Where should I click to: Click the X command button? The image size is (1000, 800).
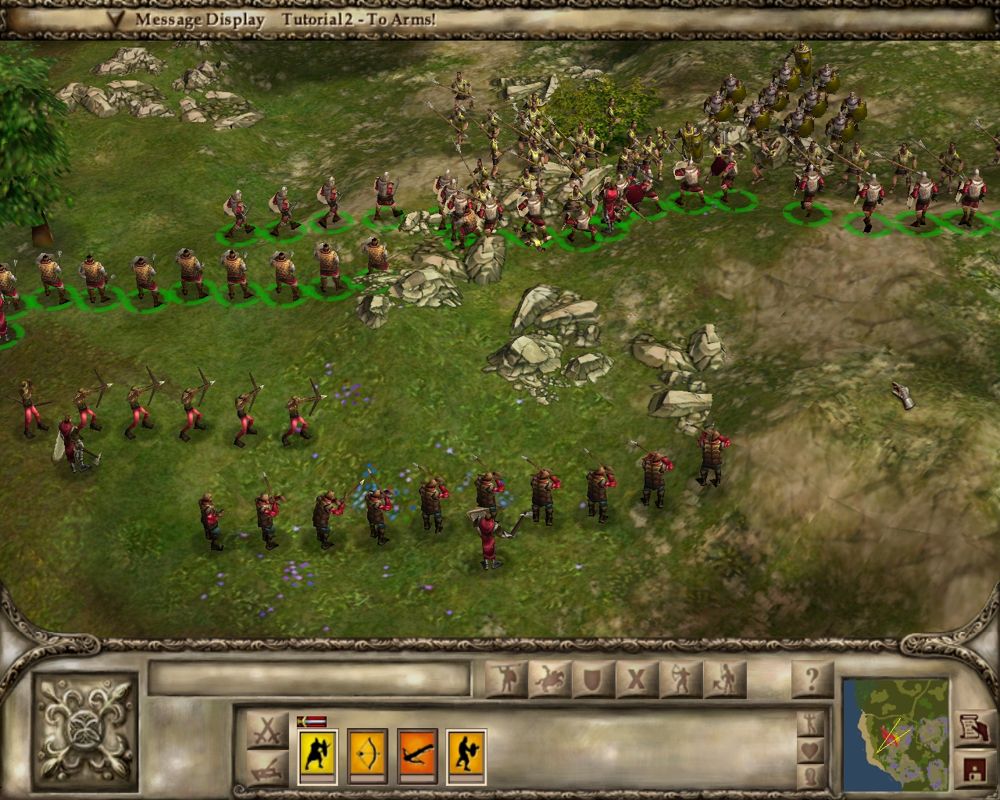pyautogui.click(x=637, y=680)
